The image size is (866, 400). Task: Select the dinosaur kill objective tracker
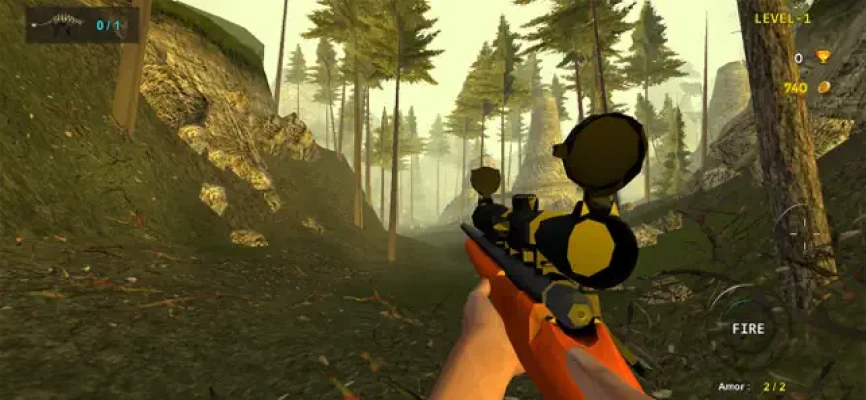pos(82,25)
